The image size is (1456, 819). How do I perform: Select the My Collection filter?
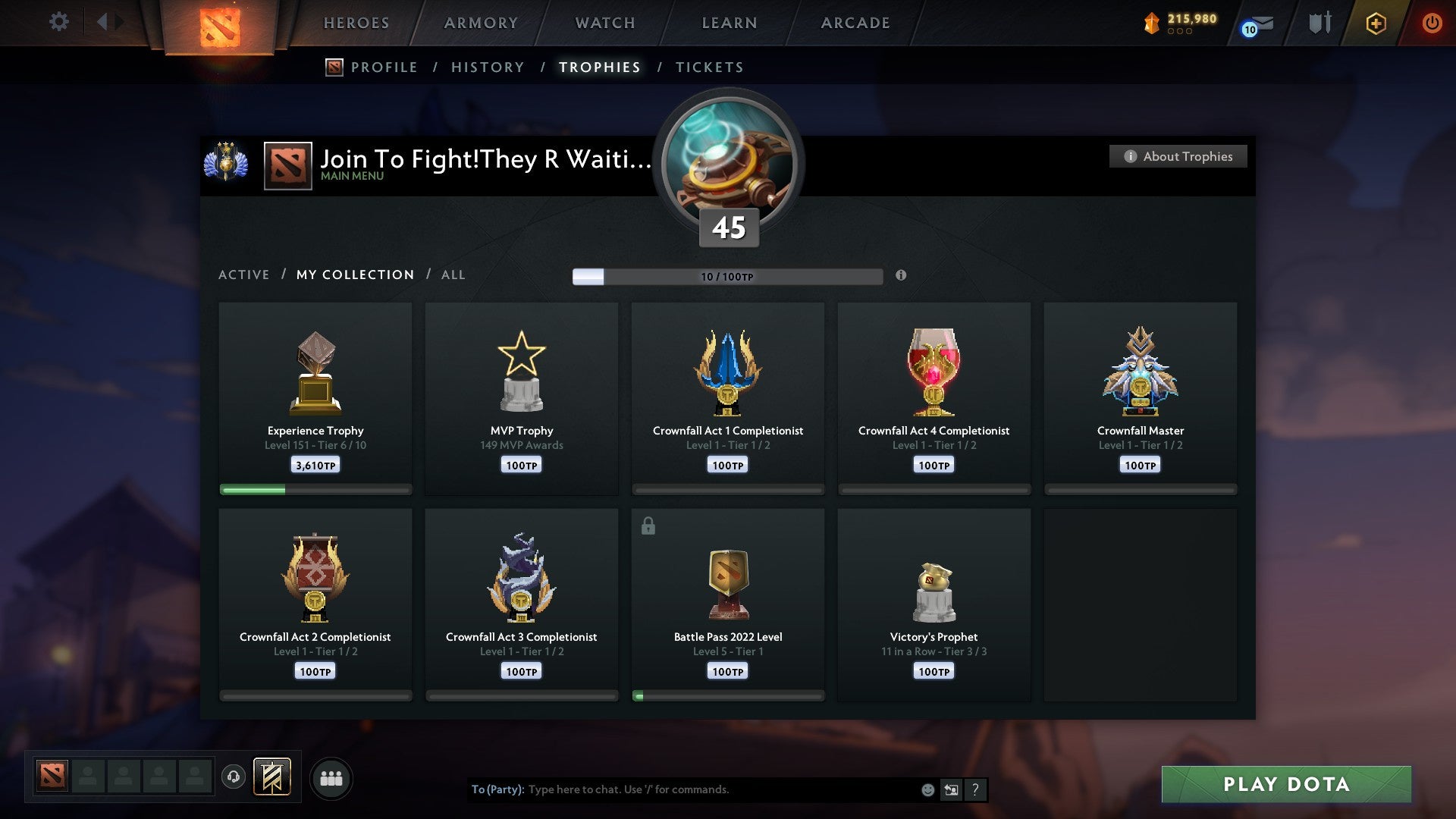(x=354, y=275)
